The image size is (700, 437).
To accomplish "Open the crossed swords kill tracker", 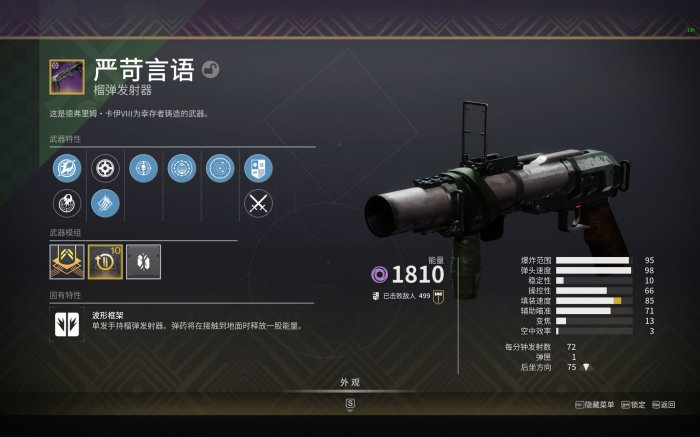I will [x=258, y=204].
